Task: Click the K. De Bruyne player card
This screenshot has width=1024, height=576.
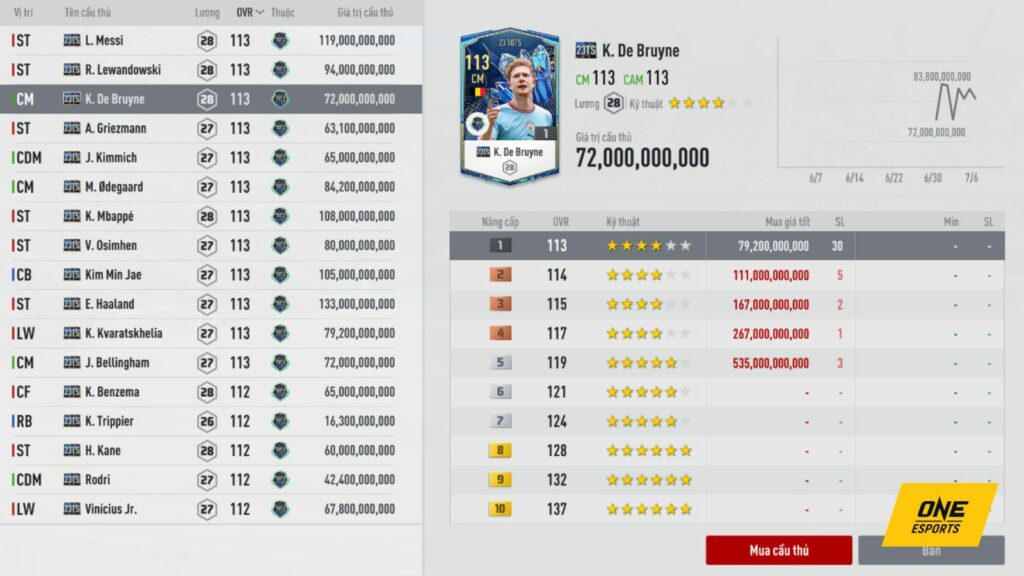Action: pos(510,105)
